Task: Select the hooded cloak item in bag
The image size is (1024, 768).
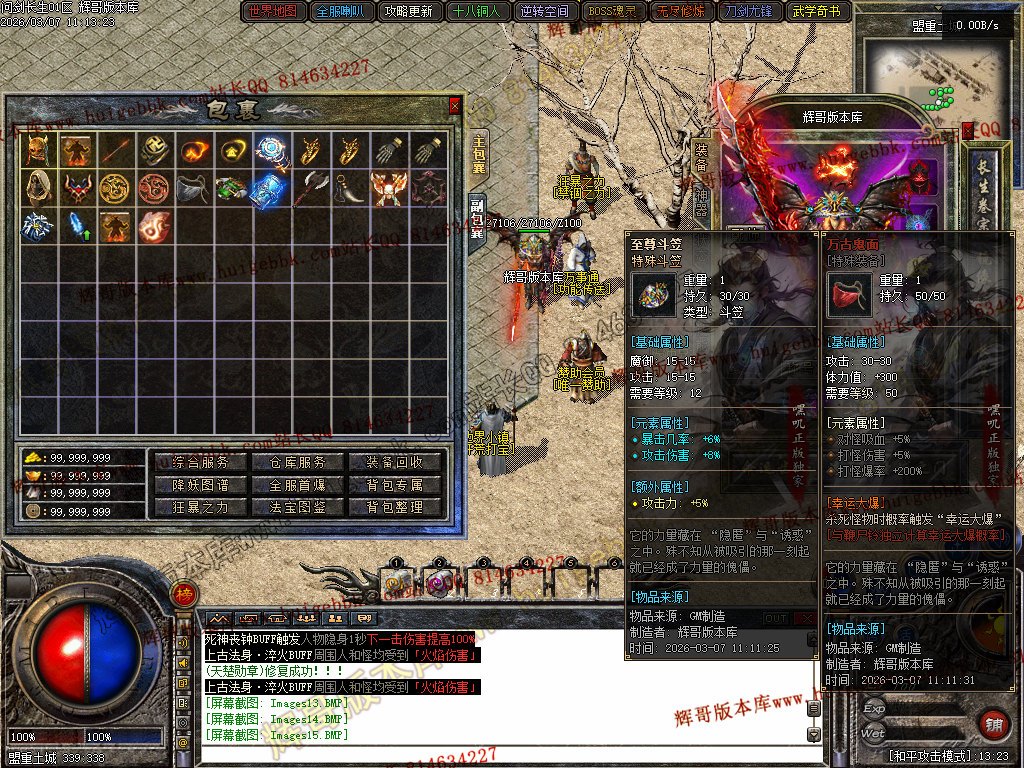Action: [x=39, y=188]
